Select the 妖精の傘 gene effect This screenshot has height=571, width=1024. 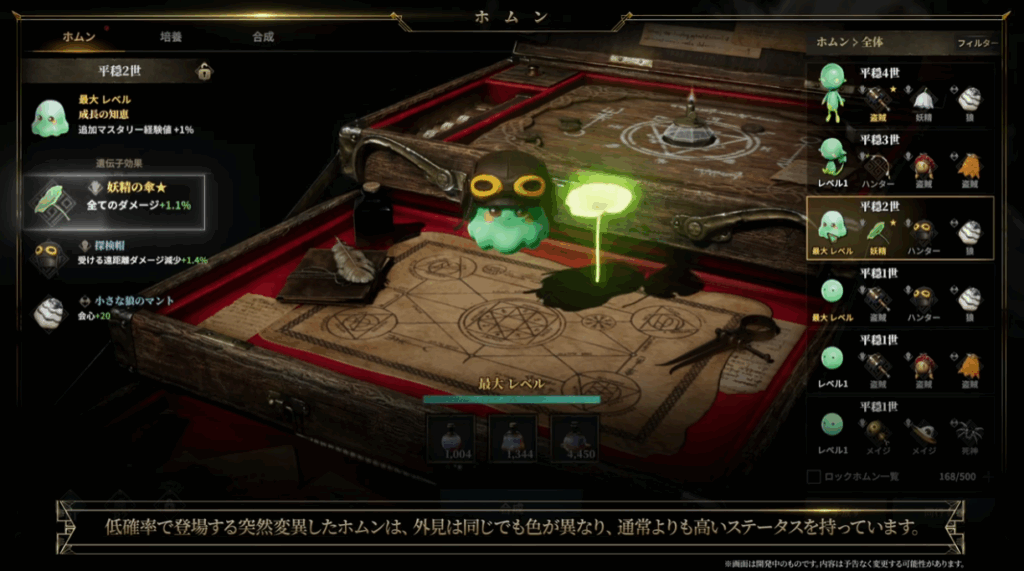coord(116,202)
